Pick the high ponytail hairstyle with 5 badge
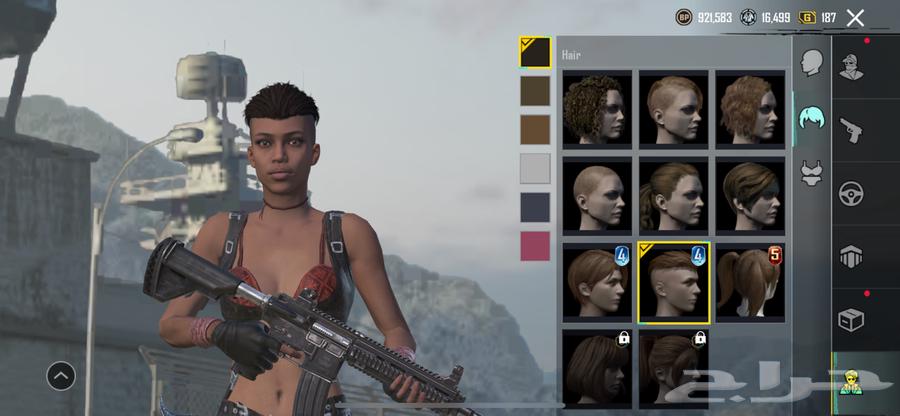Viewport: 900px width, 416px height. pyautogui.click(x=750, y=280)
